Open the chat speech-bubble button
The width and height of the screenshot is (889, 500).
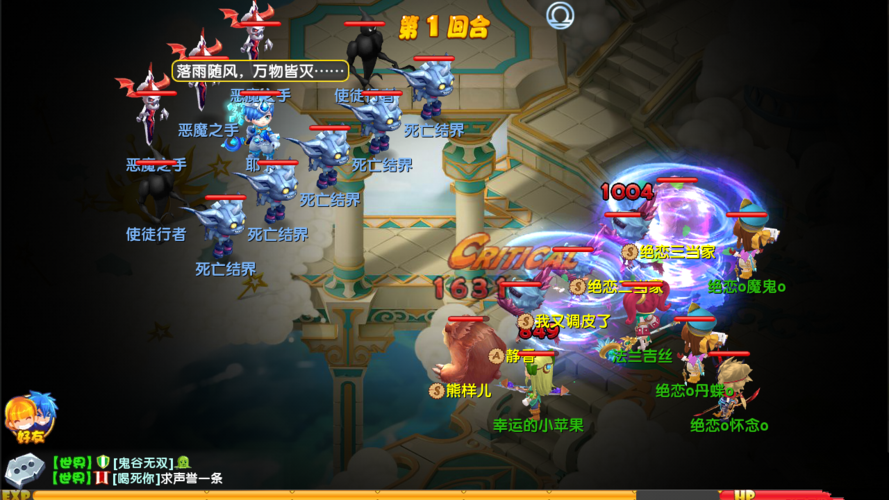(x=24, y=469)
